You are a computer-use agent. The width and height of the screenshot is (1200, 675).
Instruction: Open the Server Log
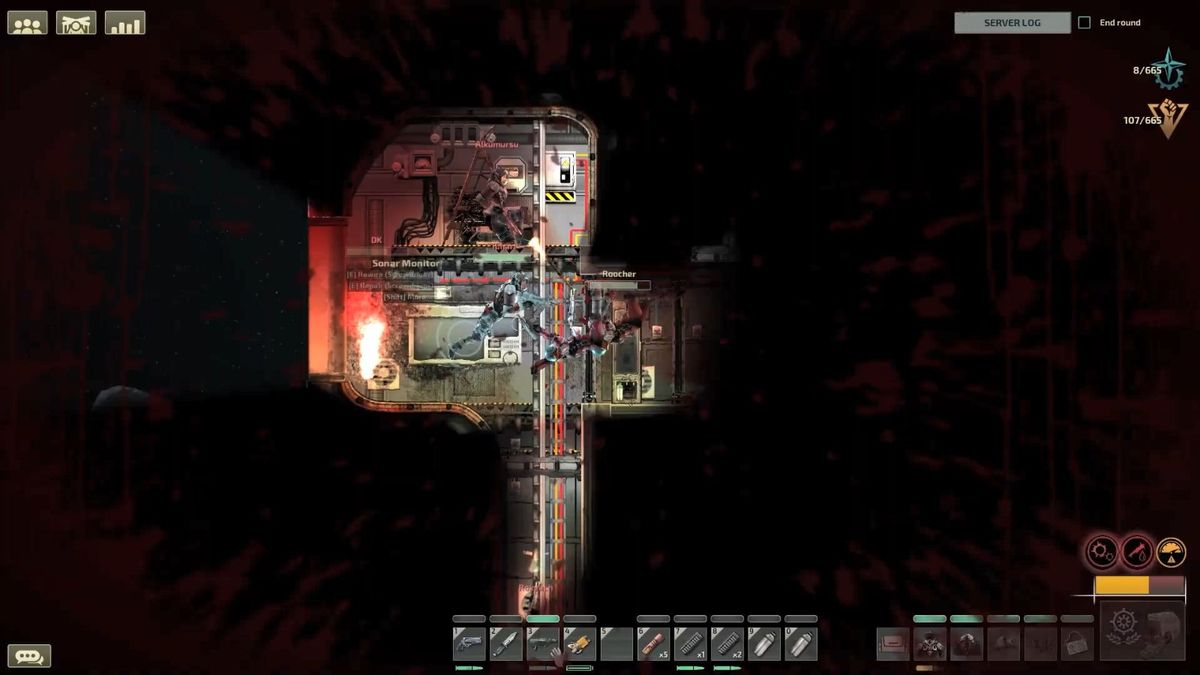1012,23
